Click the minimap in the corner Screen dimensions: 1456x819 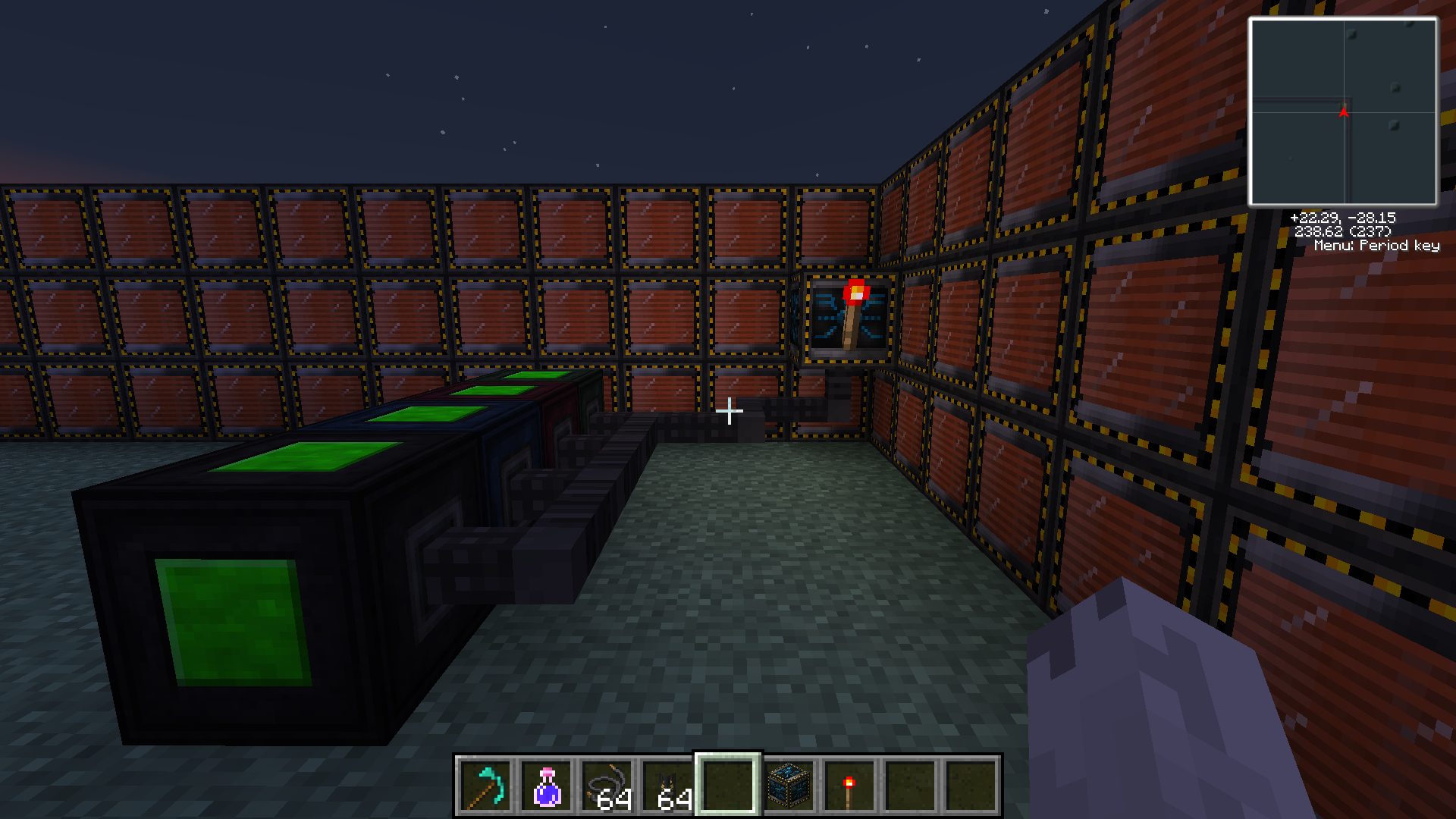pos(1343,111)
